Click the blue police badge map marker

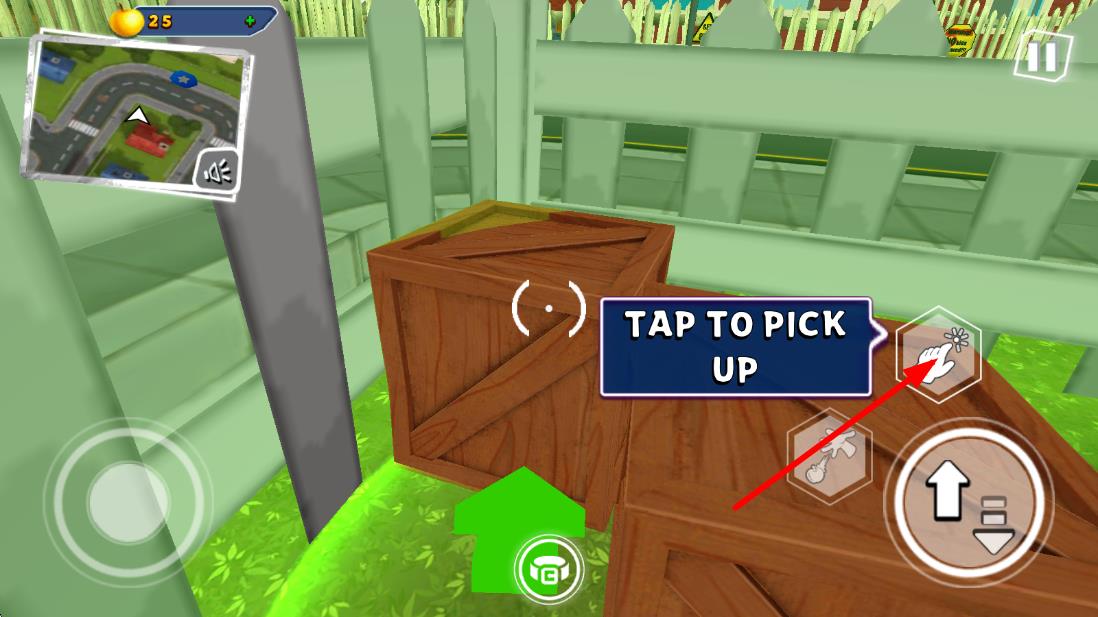click(x=184, y=76)
